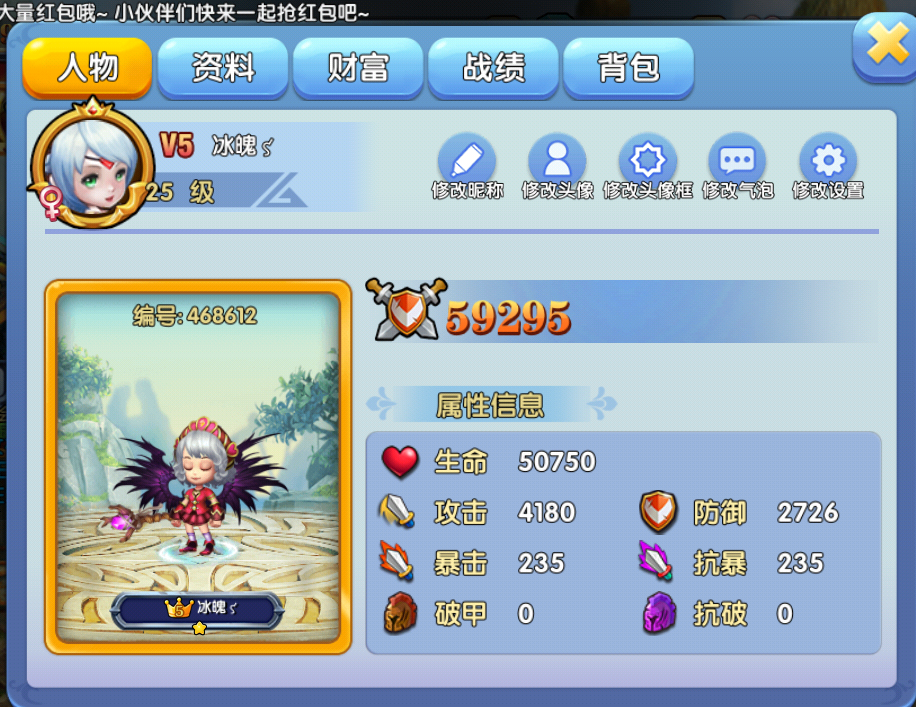This screenshot has width=916, height=707.
Task: Open 修改设置 gear button
Action: [x=827, y=161]
